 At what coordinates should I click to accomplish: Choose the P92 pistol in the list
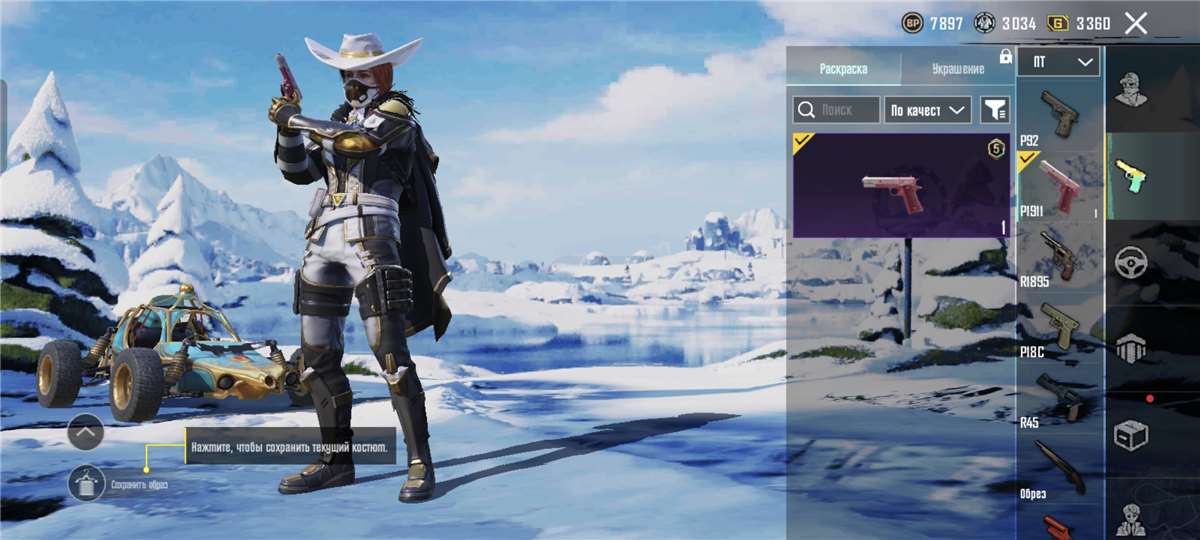[x=1059, y=113]
